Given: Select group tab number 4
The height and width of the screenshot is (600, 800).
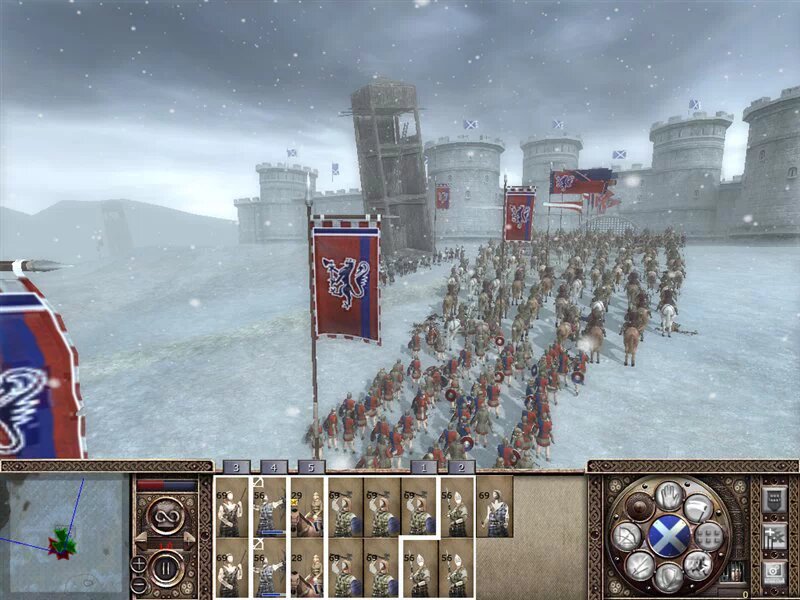Looking at the screenshot, I should 272,466.
